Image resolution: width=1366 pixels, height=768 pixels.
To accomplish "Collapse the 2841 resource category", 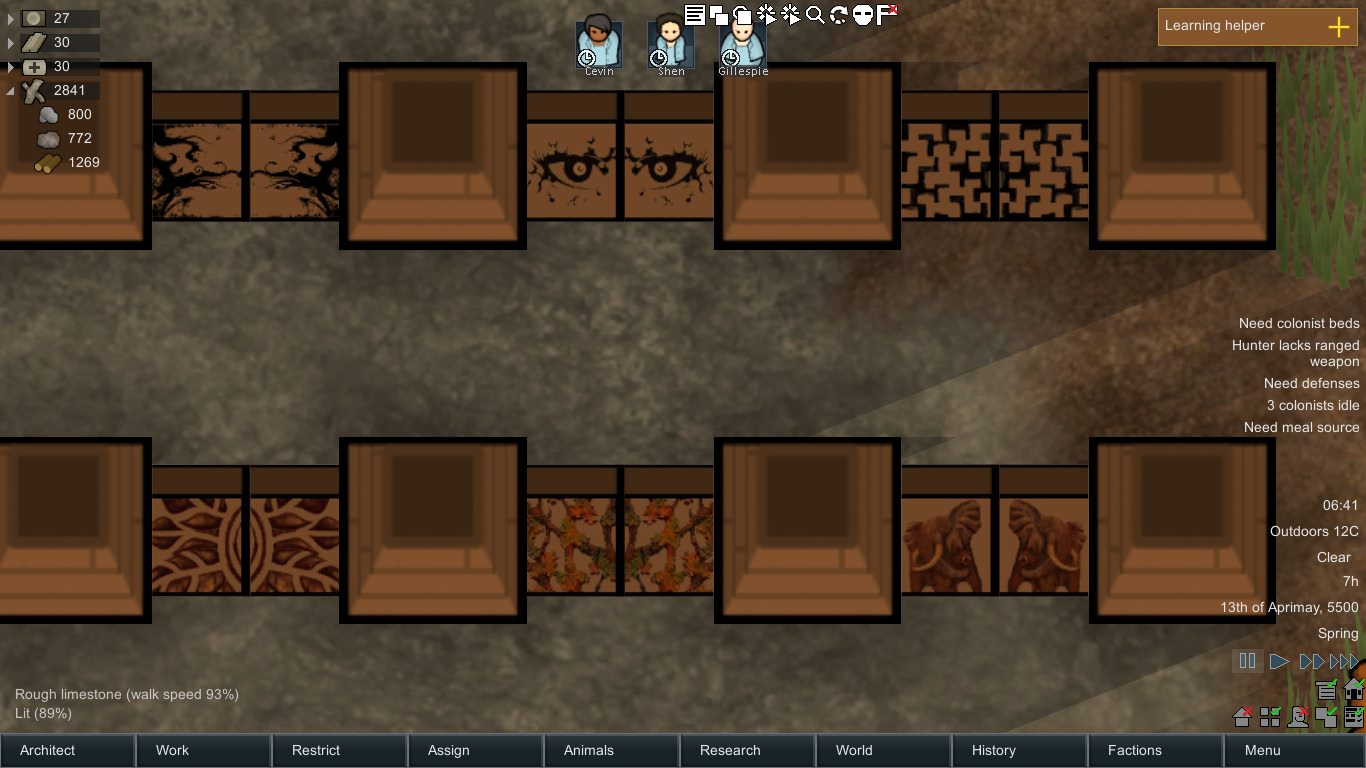I will (10, 90).
